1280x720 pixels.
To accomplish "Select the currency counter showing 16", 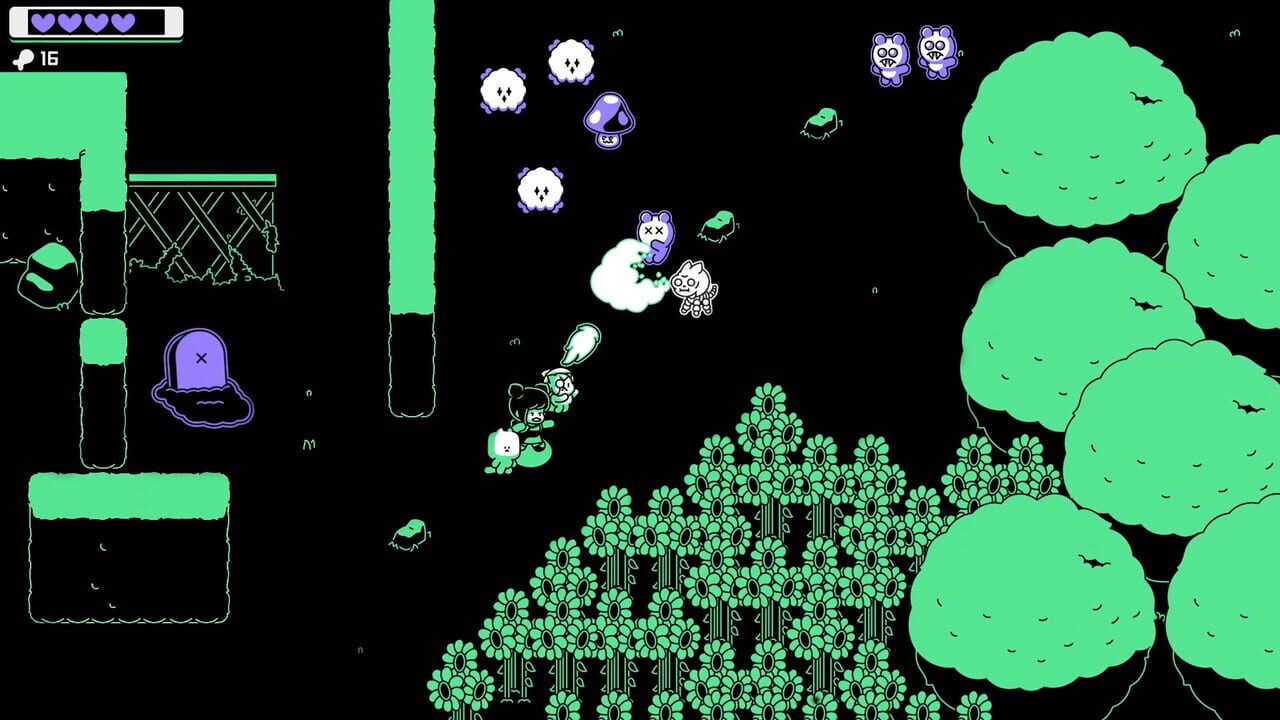I will [37, 58].
